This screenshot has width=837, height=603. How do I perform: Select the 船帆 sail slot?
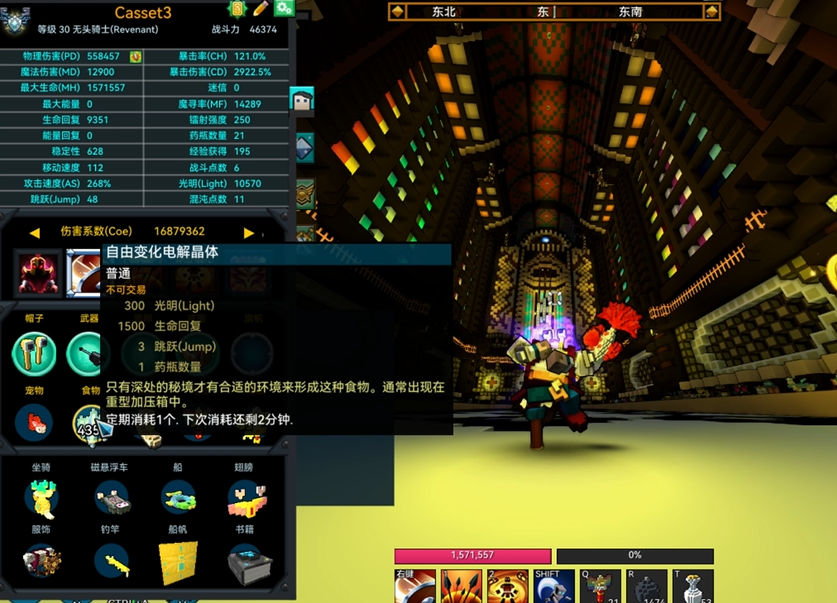point(178,562)
